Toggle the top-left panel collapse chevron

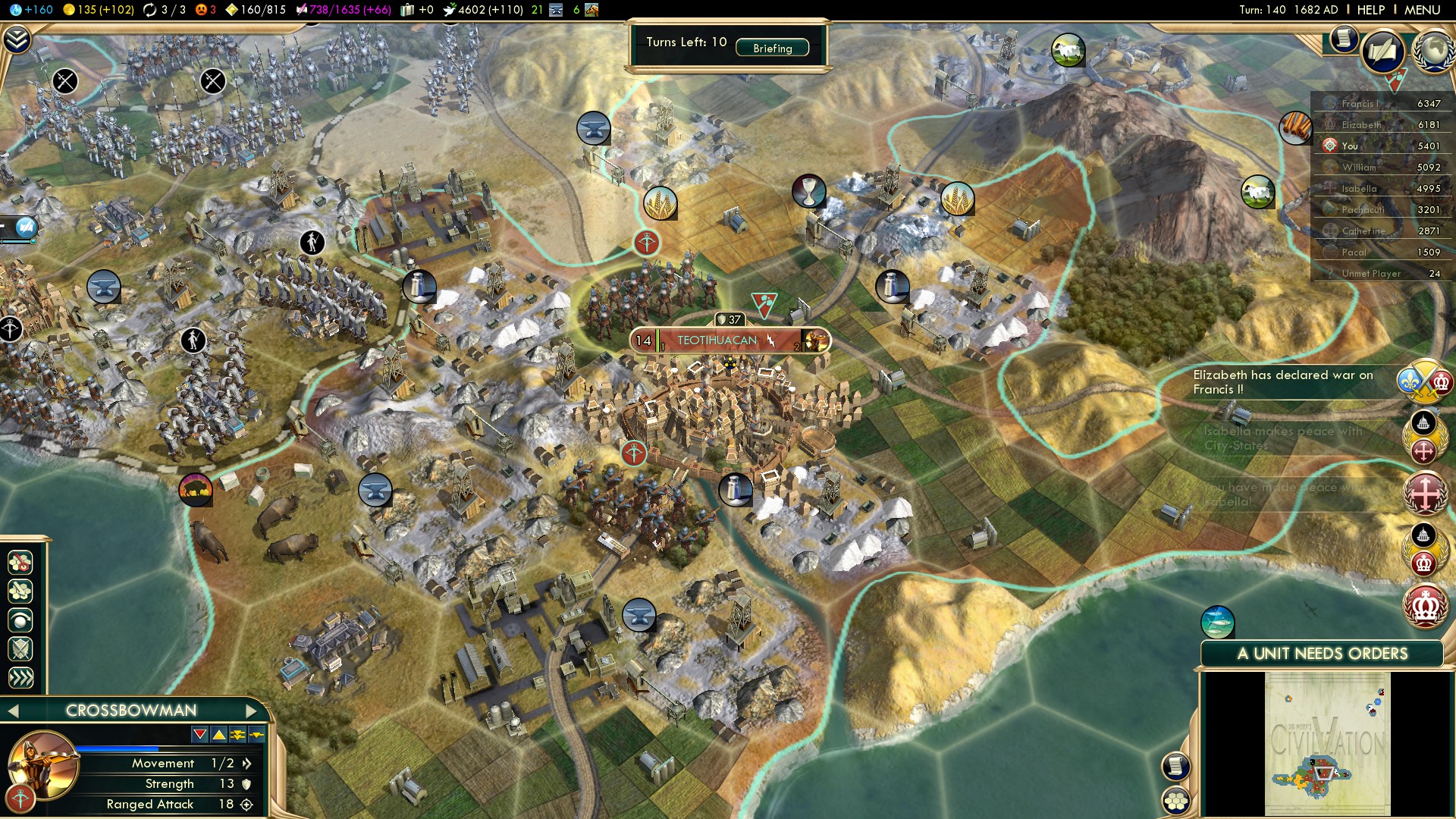17,39
